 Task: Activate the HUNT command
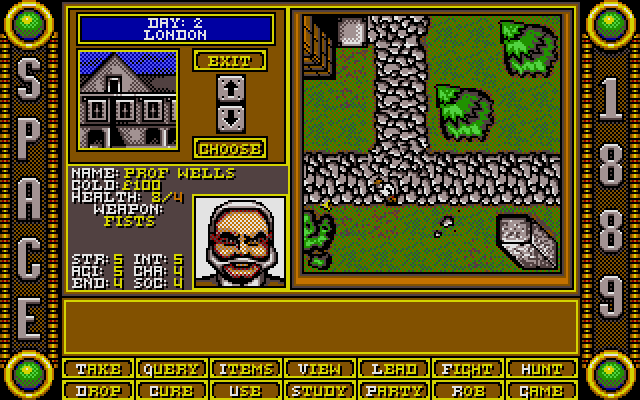tap(541, 369)
